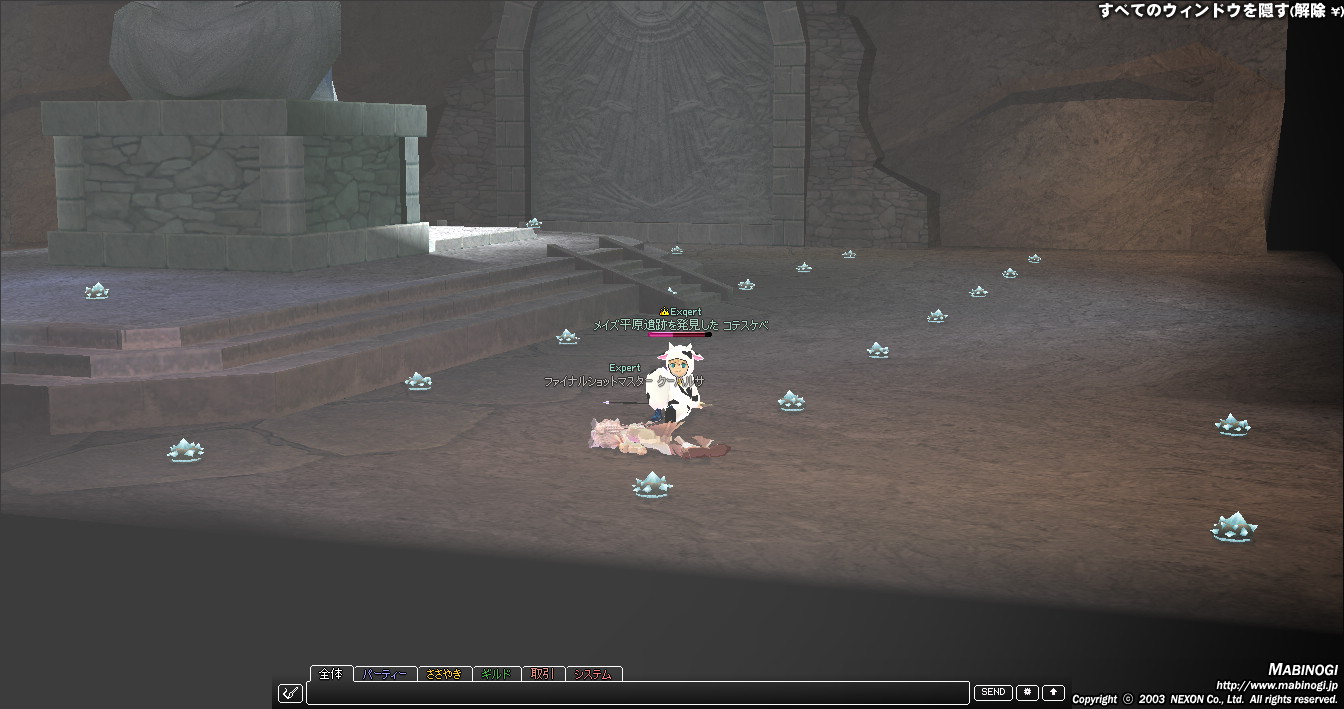The height and width of the screenshot is (709, 1344).
Task: Click the up-arrow chat button
Action: tap(1053, 692)
